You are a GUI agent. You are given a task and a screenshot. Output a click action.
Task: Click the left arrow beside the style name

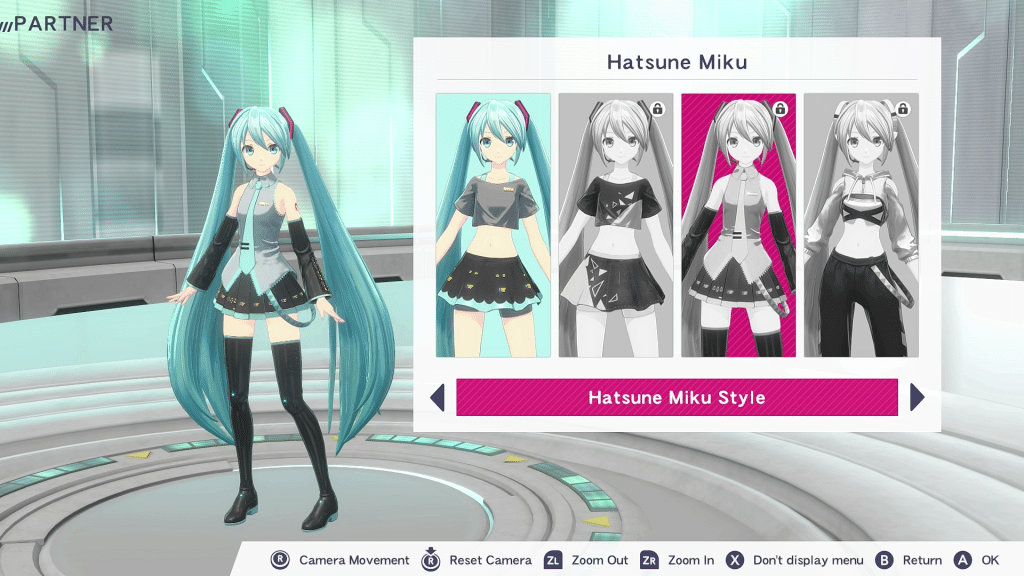[x=437, y=397]
